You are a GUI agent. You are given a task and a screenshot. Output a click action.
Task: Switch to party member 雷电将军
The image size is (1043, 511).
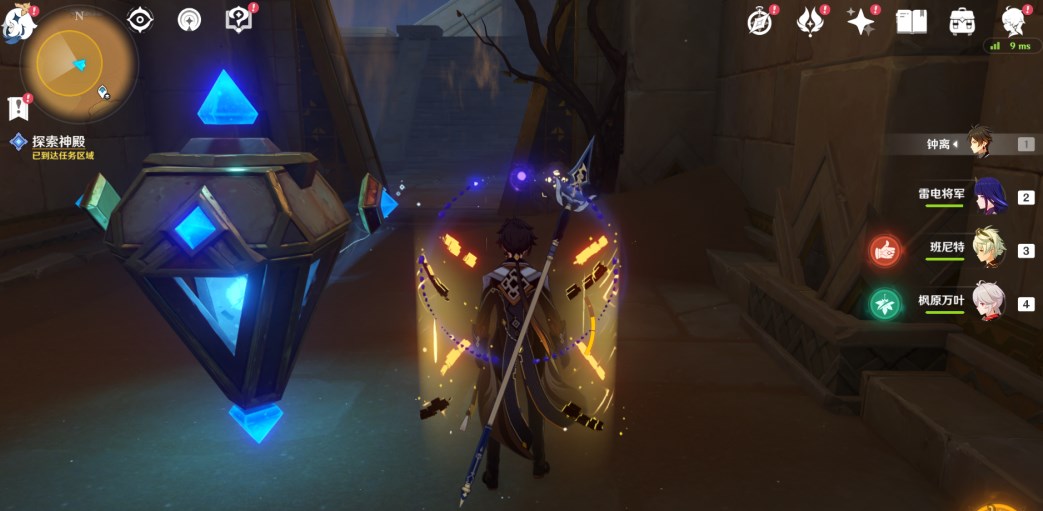986,196
